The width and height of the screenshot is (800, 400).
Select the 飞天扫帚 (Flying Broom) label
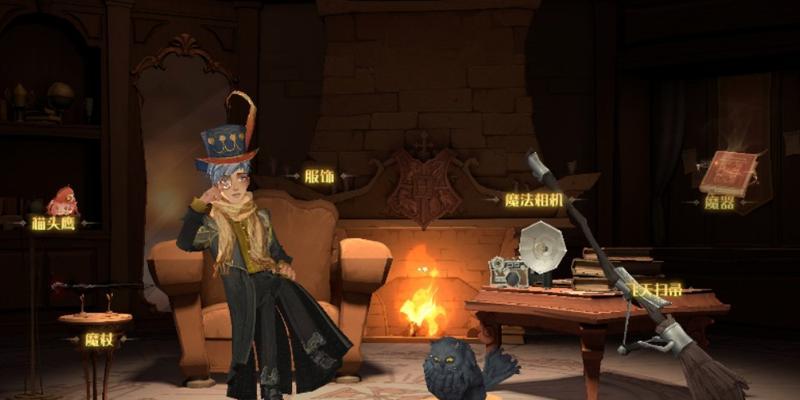[x=656, y=289]
